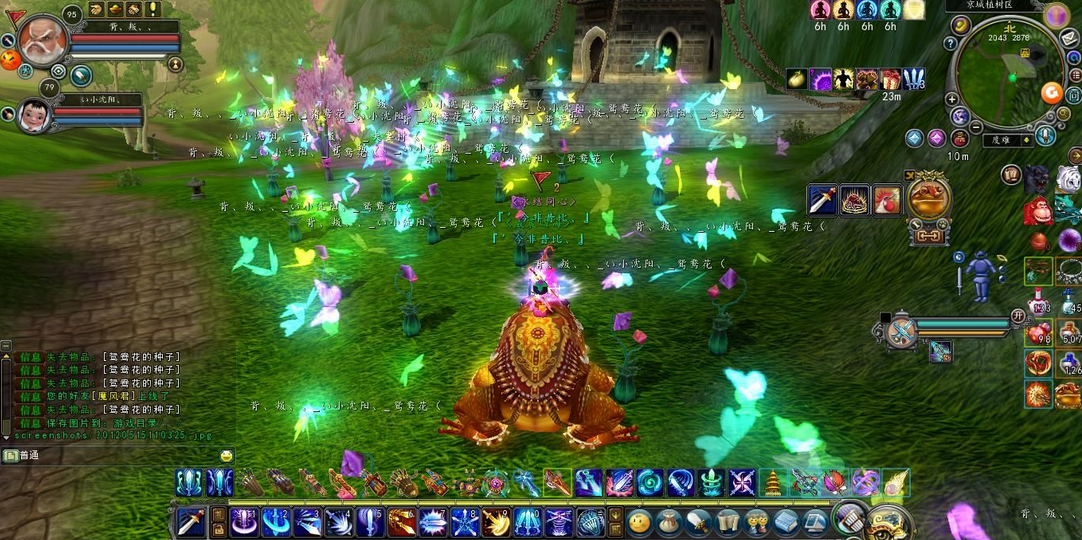Open the yellow exclamation mark notice icon

point(153,9)
